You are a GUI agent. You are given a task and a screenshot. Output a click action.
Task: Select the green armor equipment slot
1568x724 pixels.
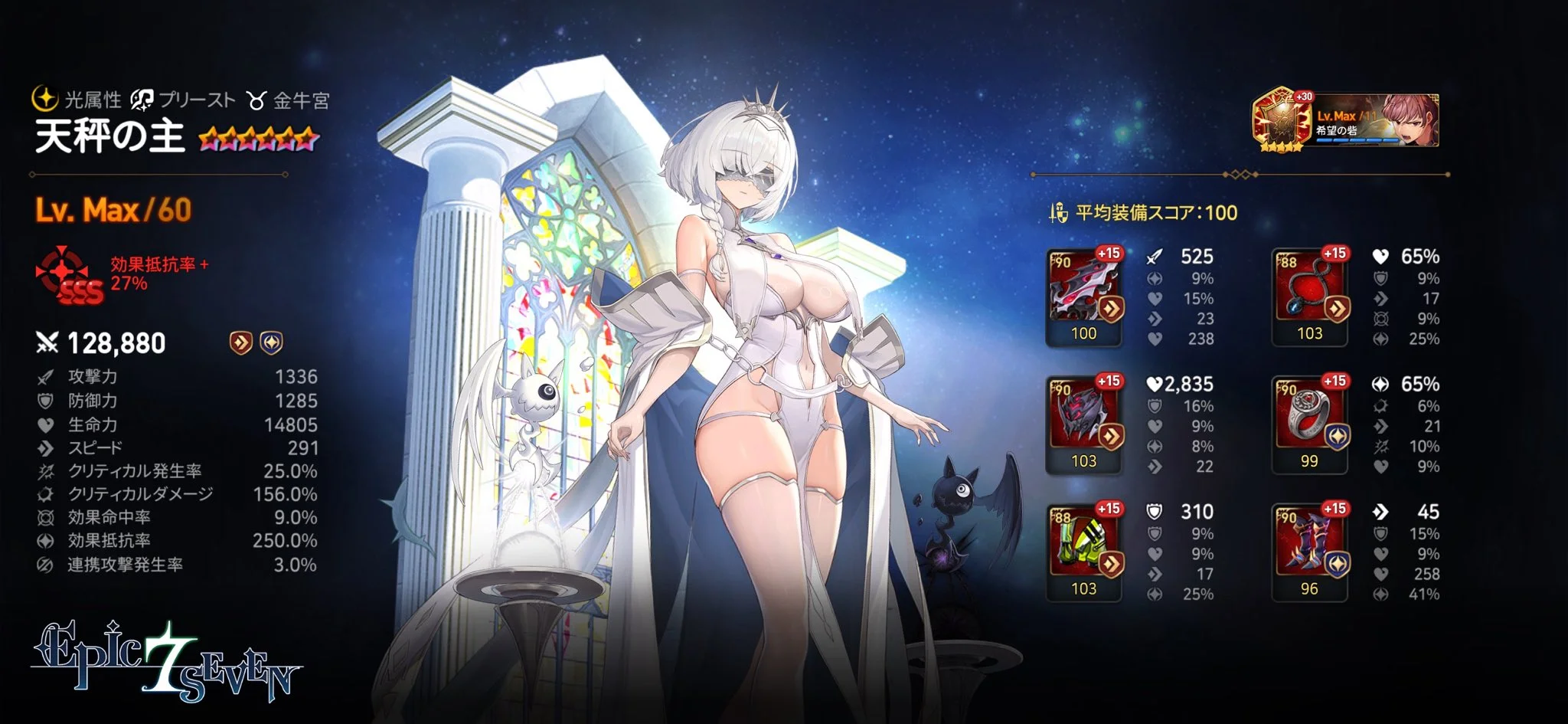(x=1083, y=550)
